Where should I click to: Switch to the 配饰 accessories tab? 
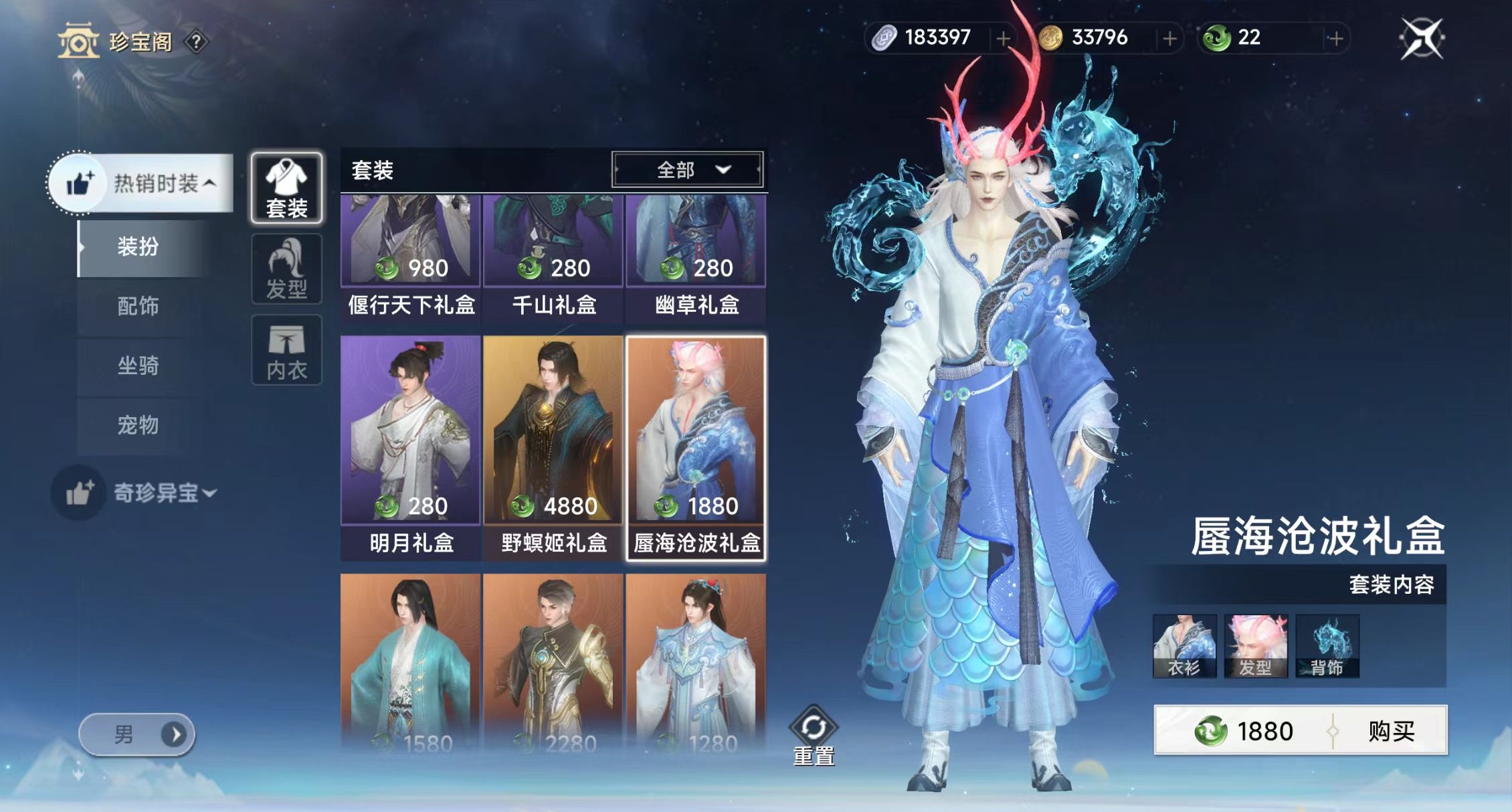point(138,307)
